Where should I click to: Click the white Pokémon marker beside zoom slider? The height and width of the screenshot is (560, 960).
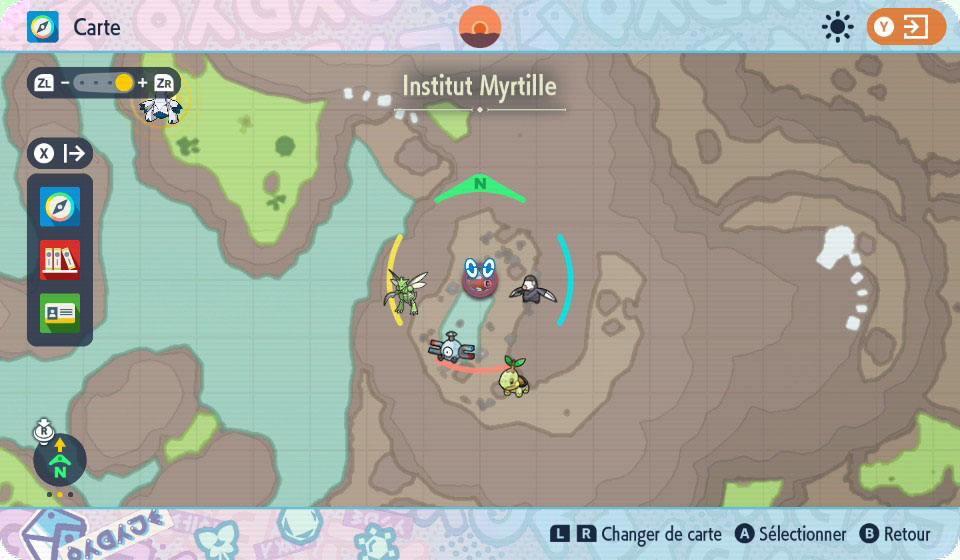point(159,108)
